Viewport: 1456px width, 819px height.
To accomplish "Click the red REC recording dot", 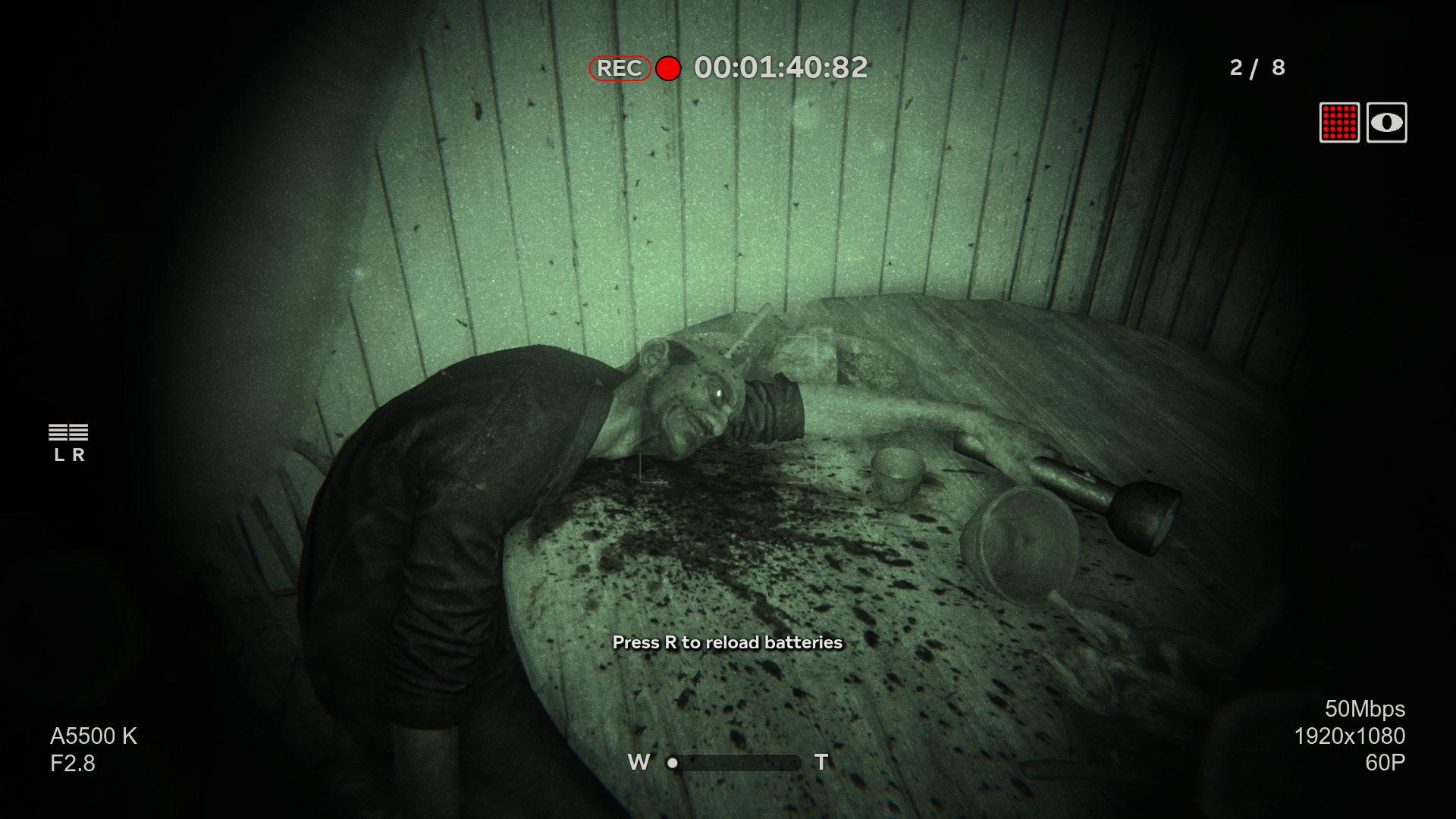I will coord(667,70).
